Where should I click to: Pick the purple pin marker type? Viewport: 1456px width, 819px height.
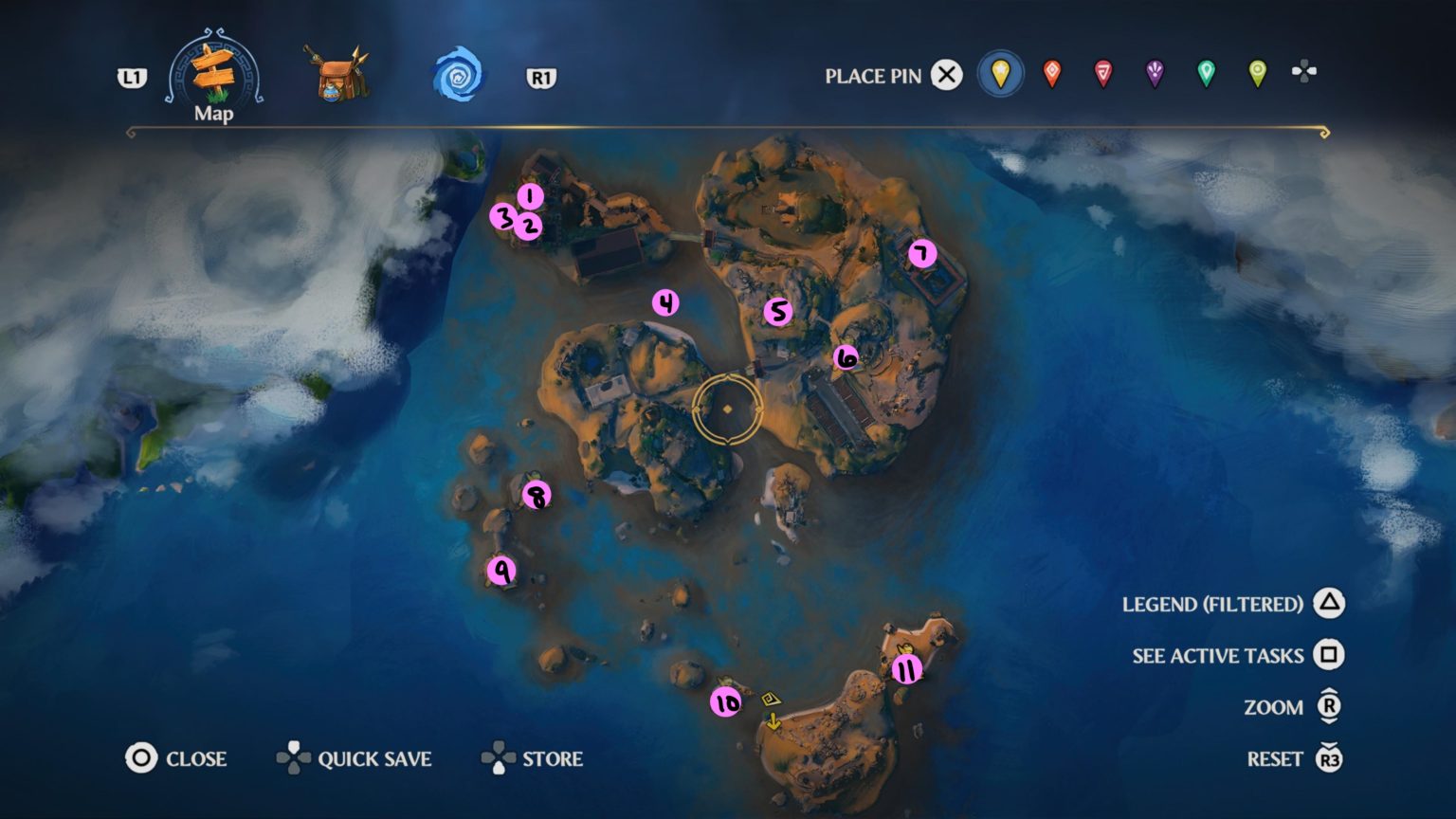(1155, 75)
